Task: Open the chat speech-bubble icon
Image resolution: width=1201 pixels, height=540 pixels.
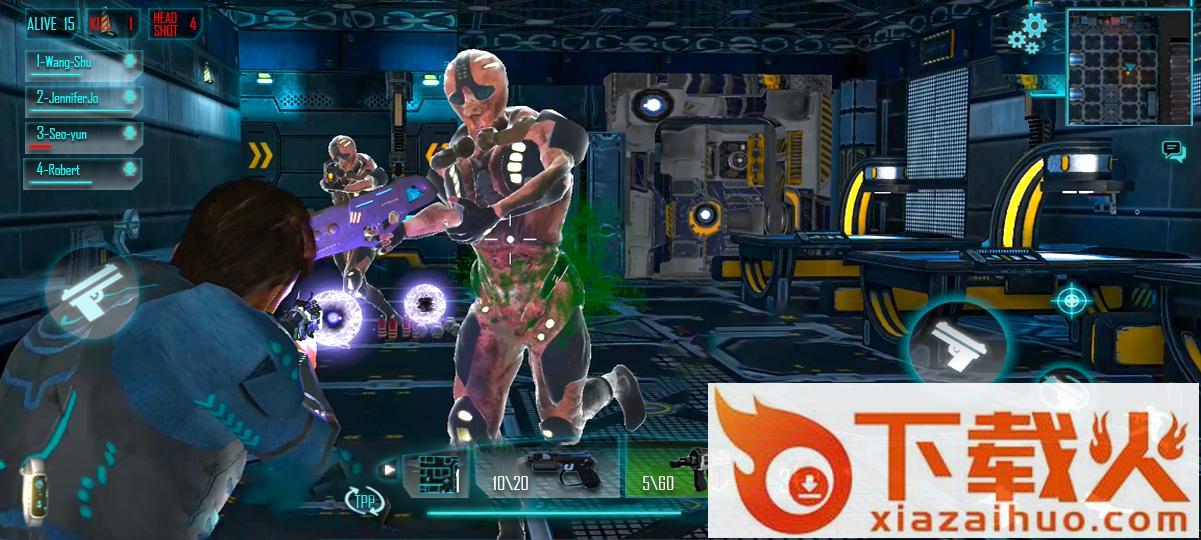Action: point(1173,151)
